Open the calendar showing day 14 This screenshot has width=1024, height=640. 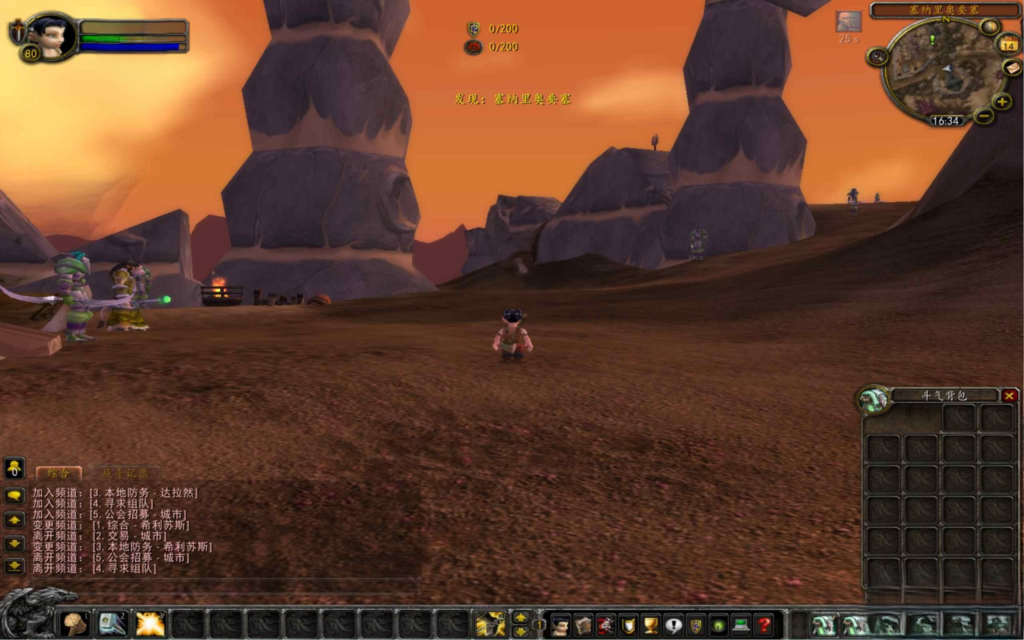click(x=1008, y=44)
